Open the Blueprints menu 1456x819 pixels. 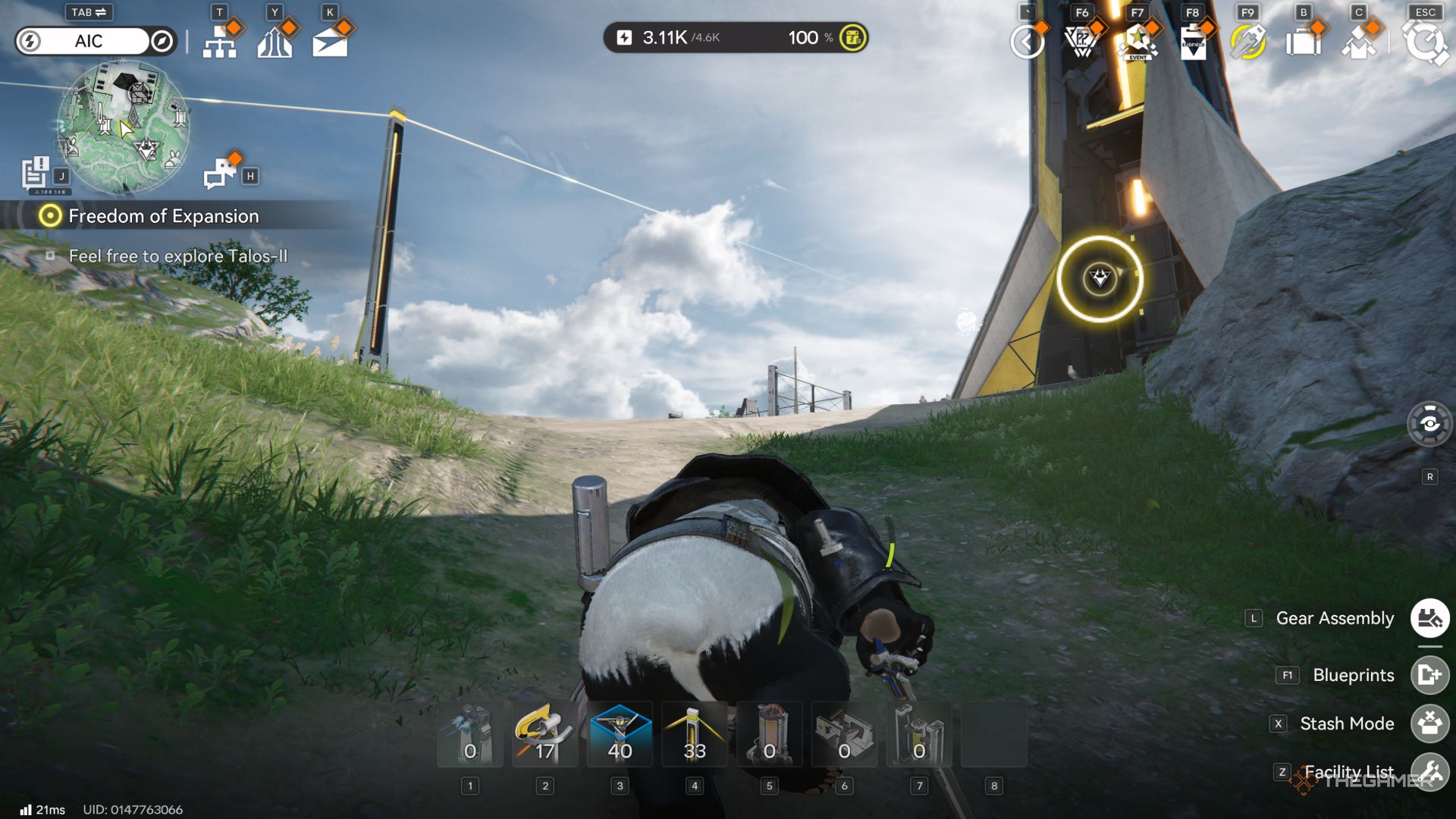pos(1429,675)
